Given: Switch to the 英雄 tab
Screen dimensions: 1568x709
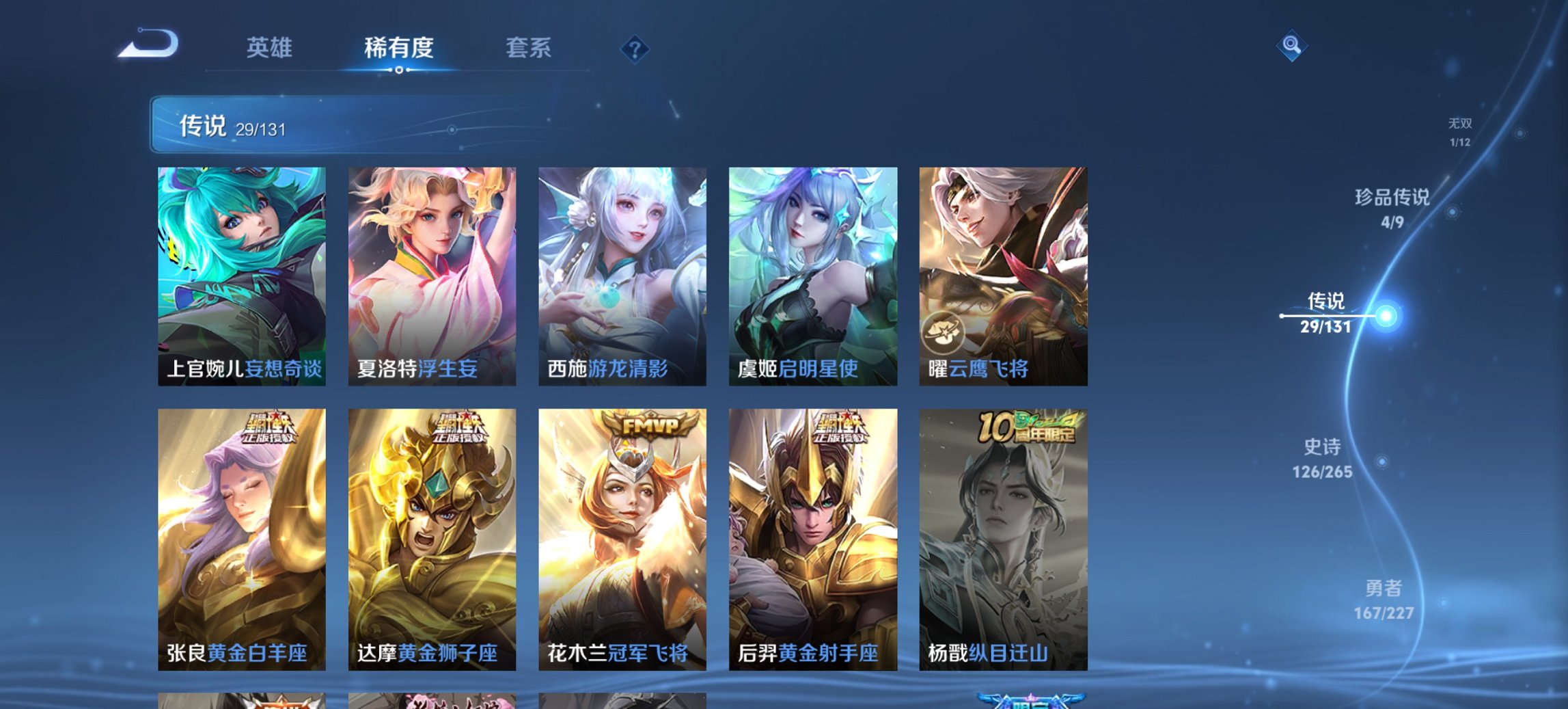Looking at the screenshot, I should (x=271, y=48).
